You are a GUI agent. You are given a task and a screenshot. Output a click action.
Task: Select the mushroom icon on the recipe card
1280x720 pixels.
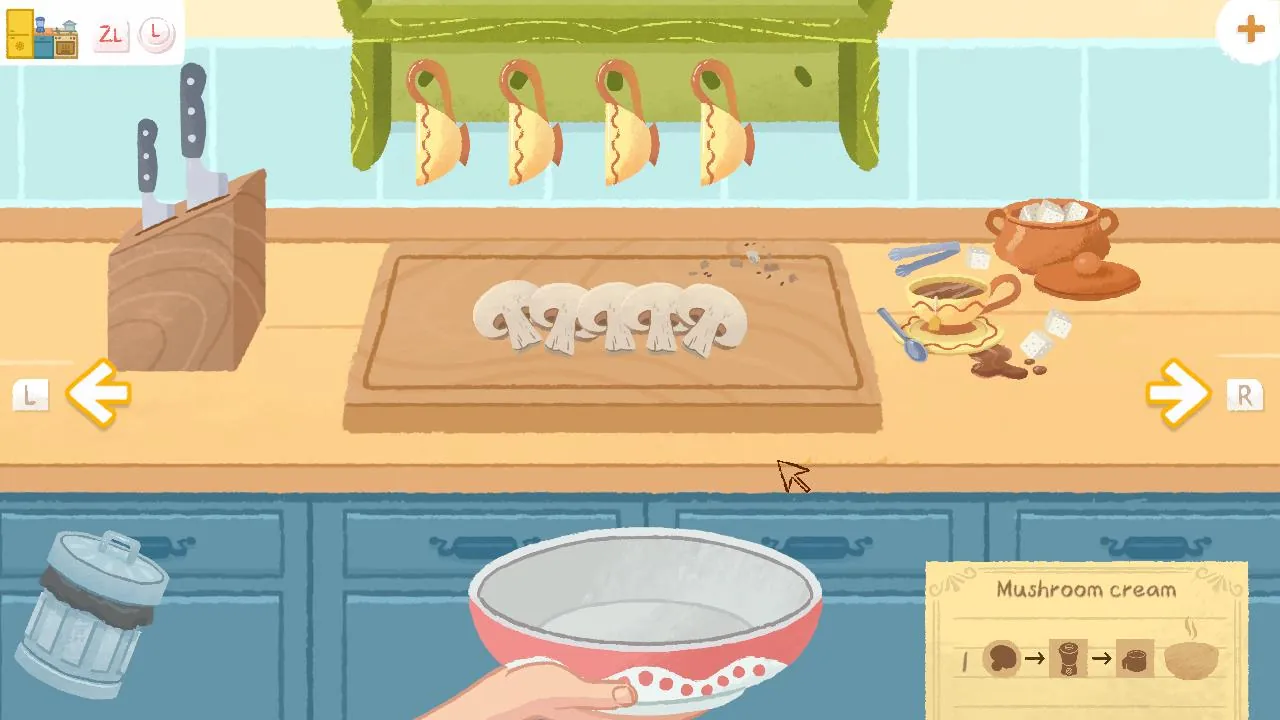tap(1001, 658)
